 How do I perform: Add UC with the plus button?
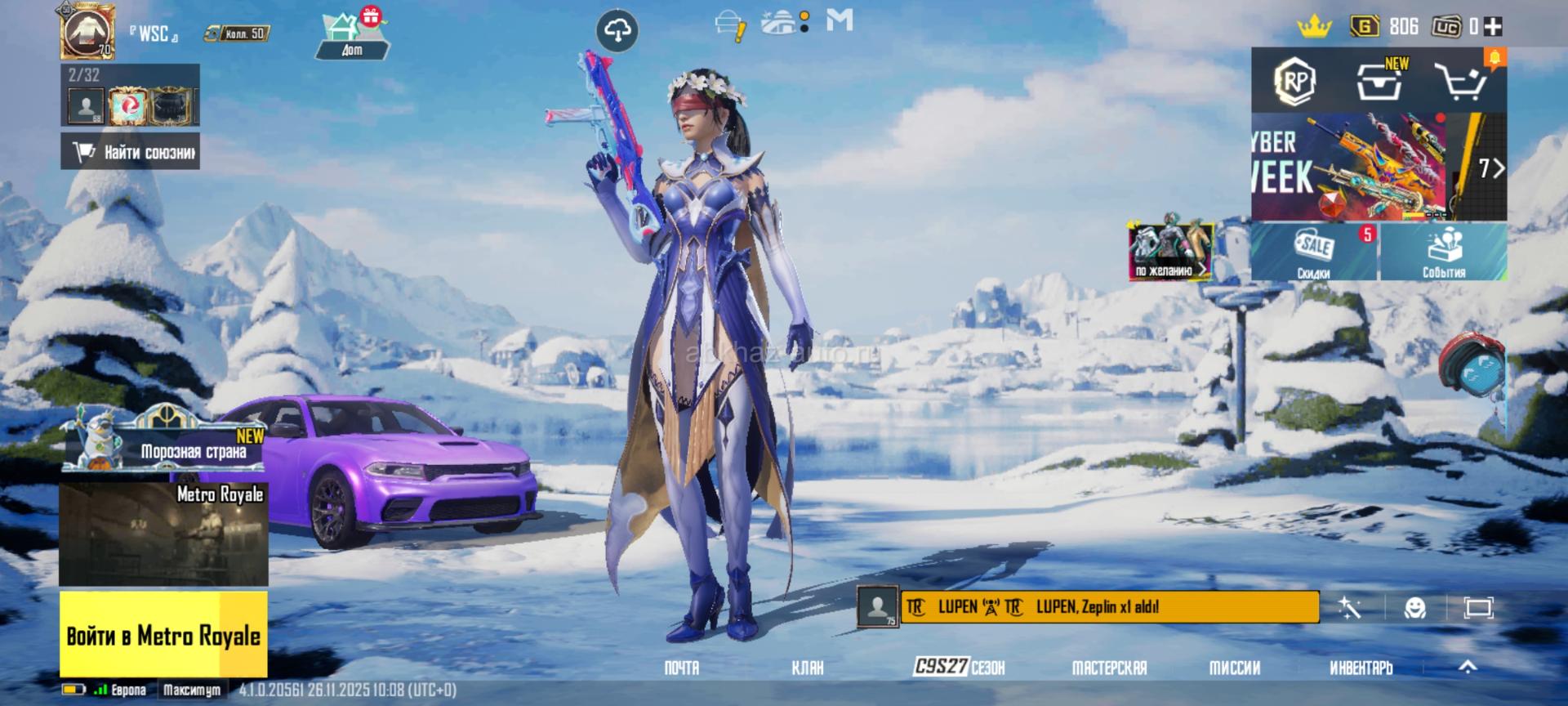click(x=1494, y=27)
